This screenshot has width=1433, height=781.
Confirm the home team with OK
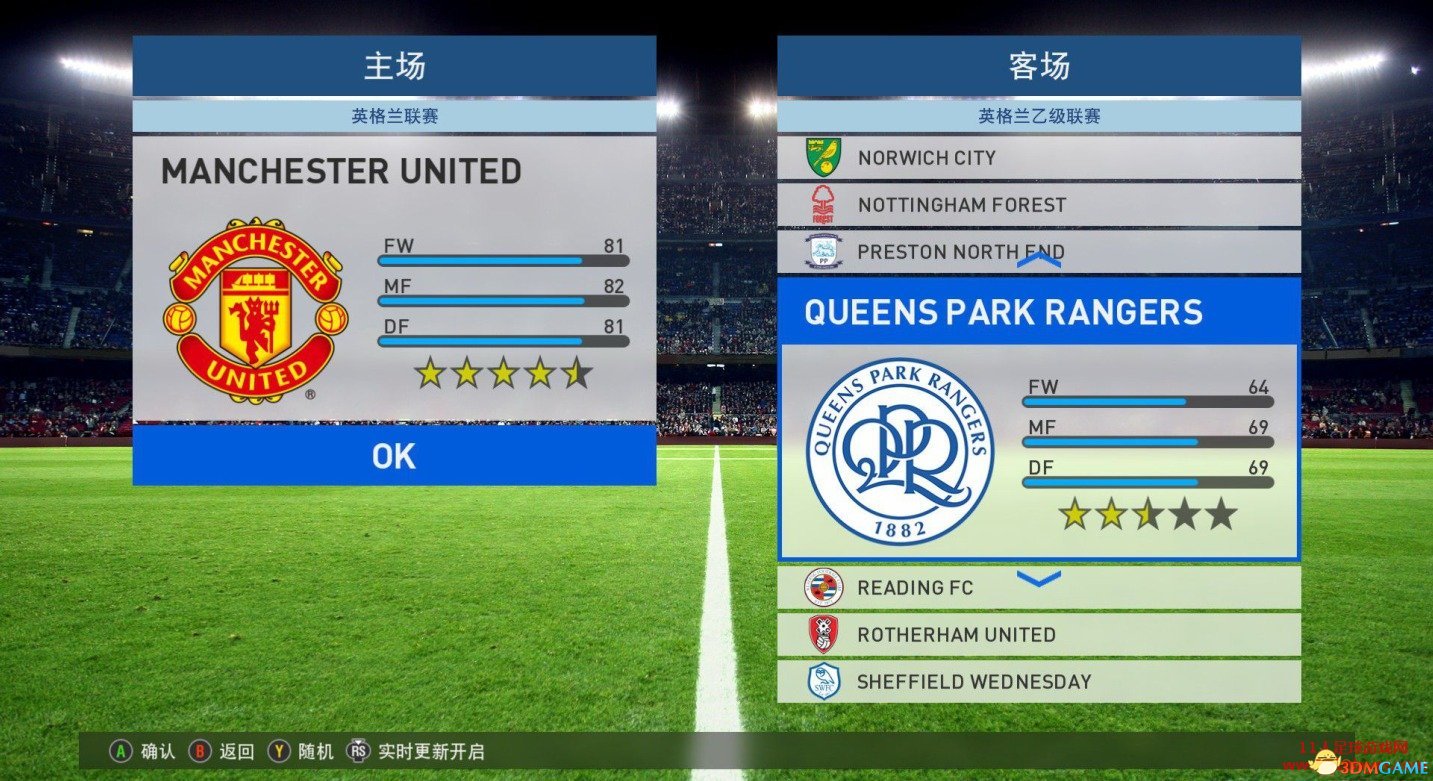coord(394,456)
